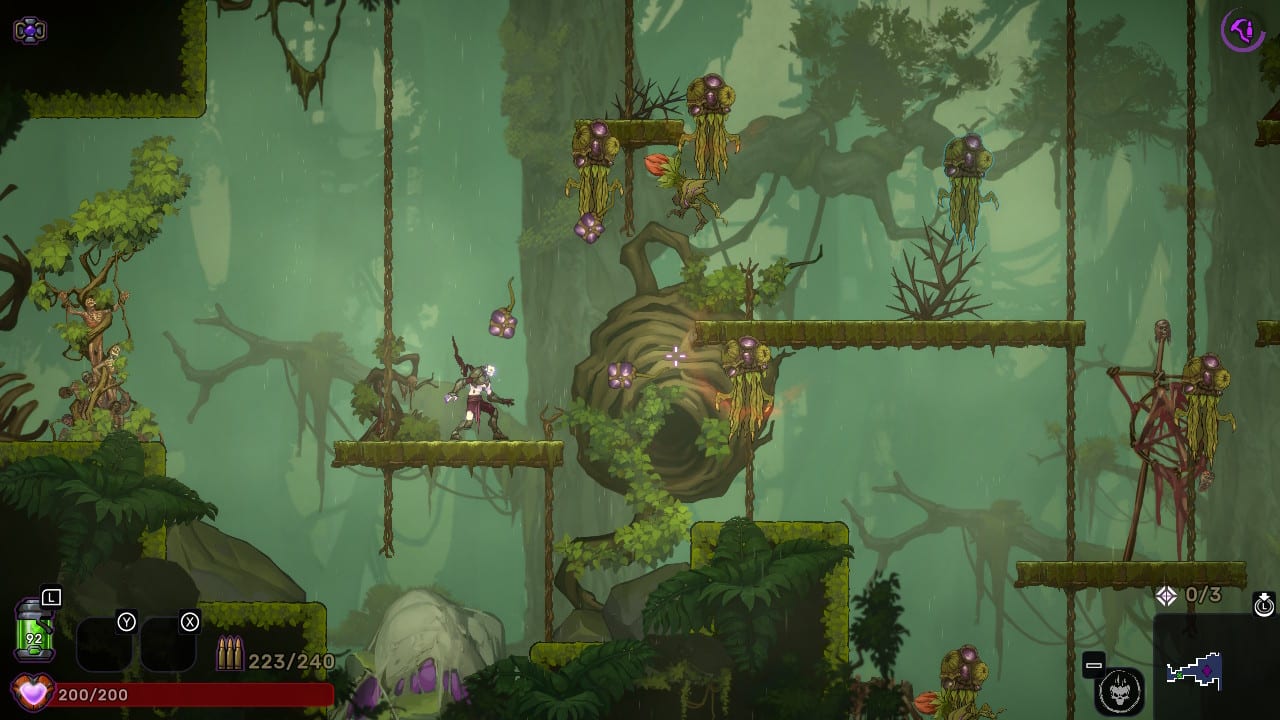This screenshot has height=720, width=1280.
Task: Click the empty X ability slot
Action: [170, 642]
